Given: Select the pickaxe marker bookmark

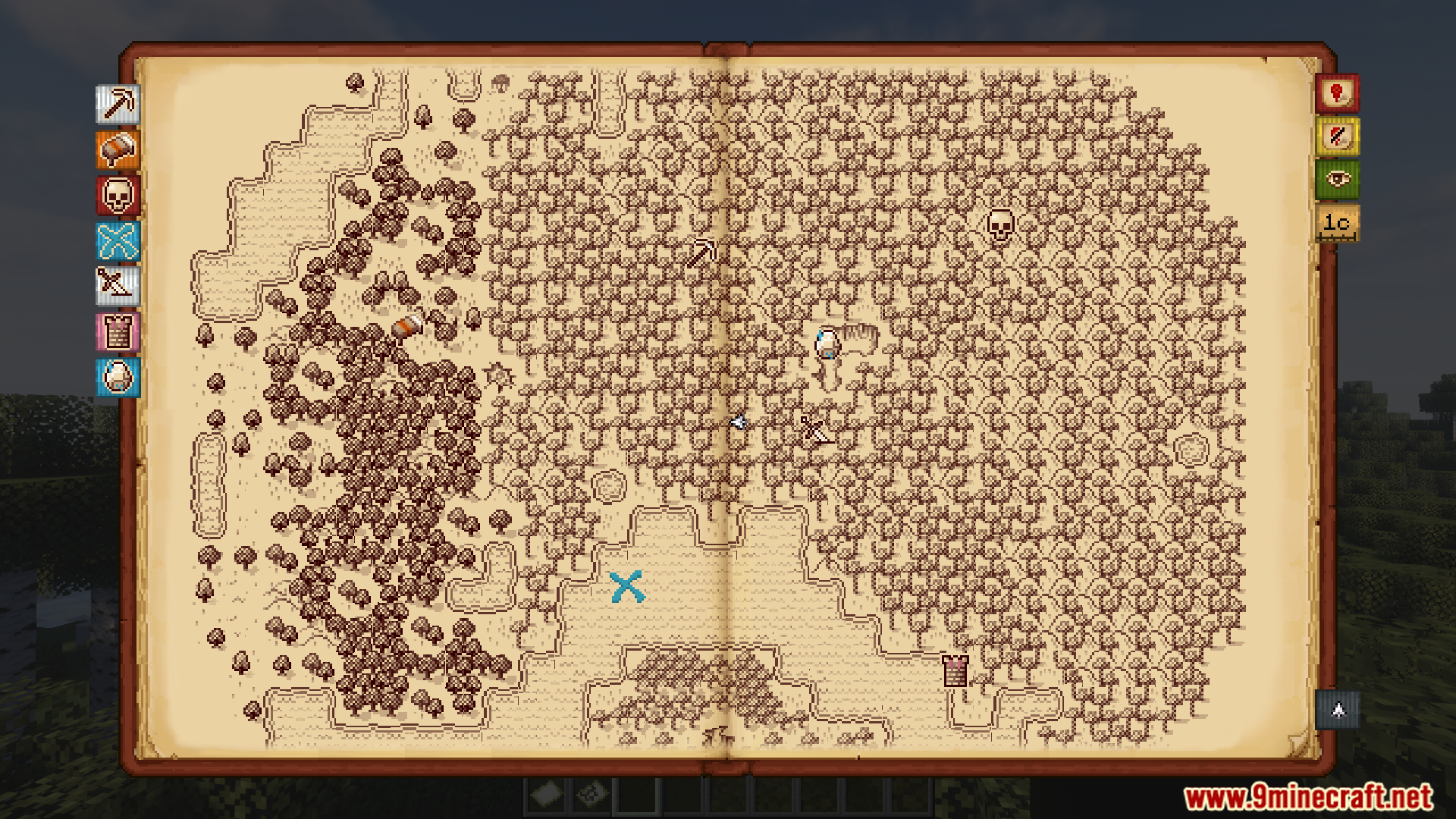Looking at the screenshot, I should click(118, 104).
